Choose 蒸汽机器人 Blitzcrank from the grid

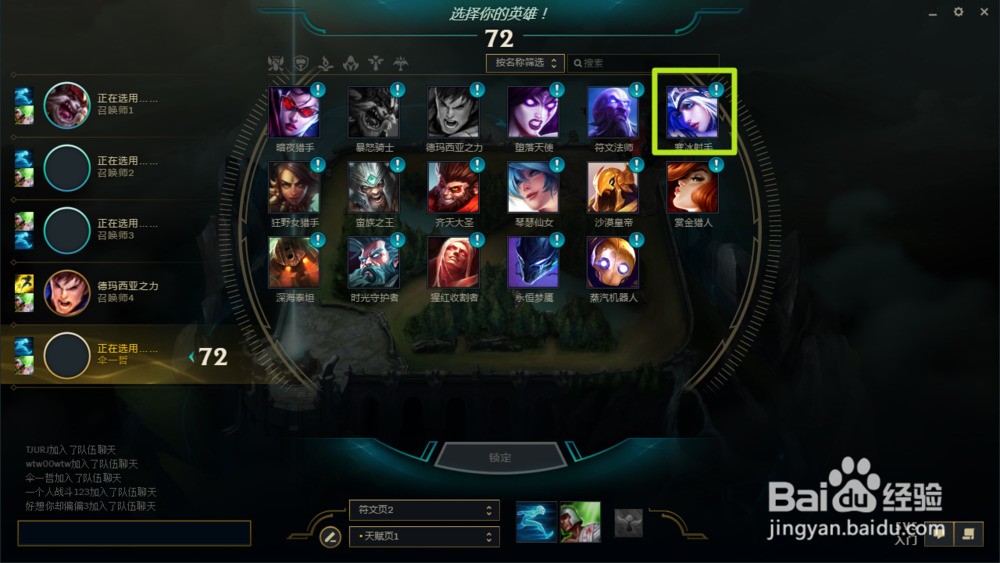coord(613,262)
